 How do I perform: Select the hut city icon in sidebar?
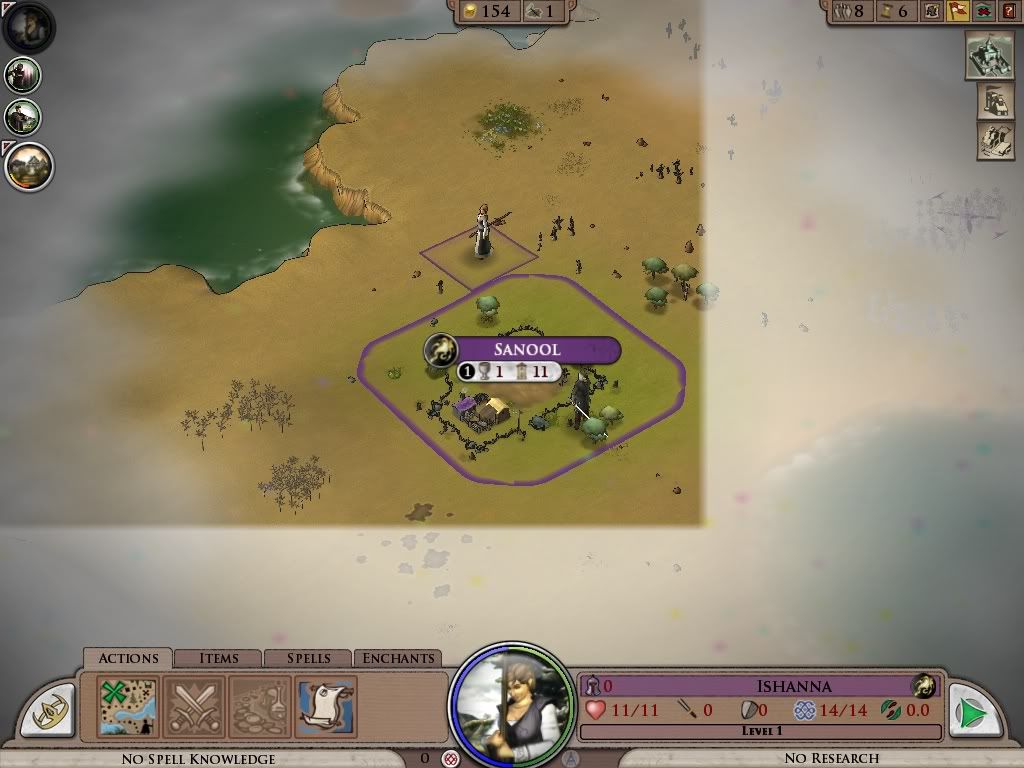pos(28,165)
